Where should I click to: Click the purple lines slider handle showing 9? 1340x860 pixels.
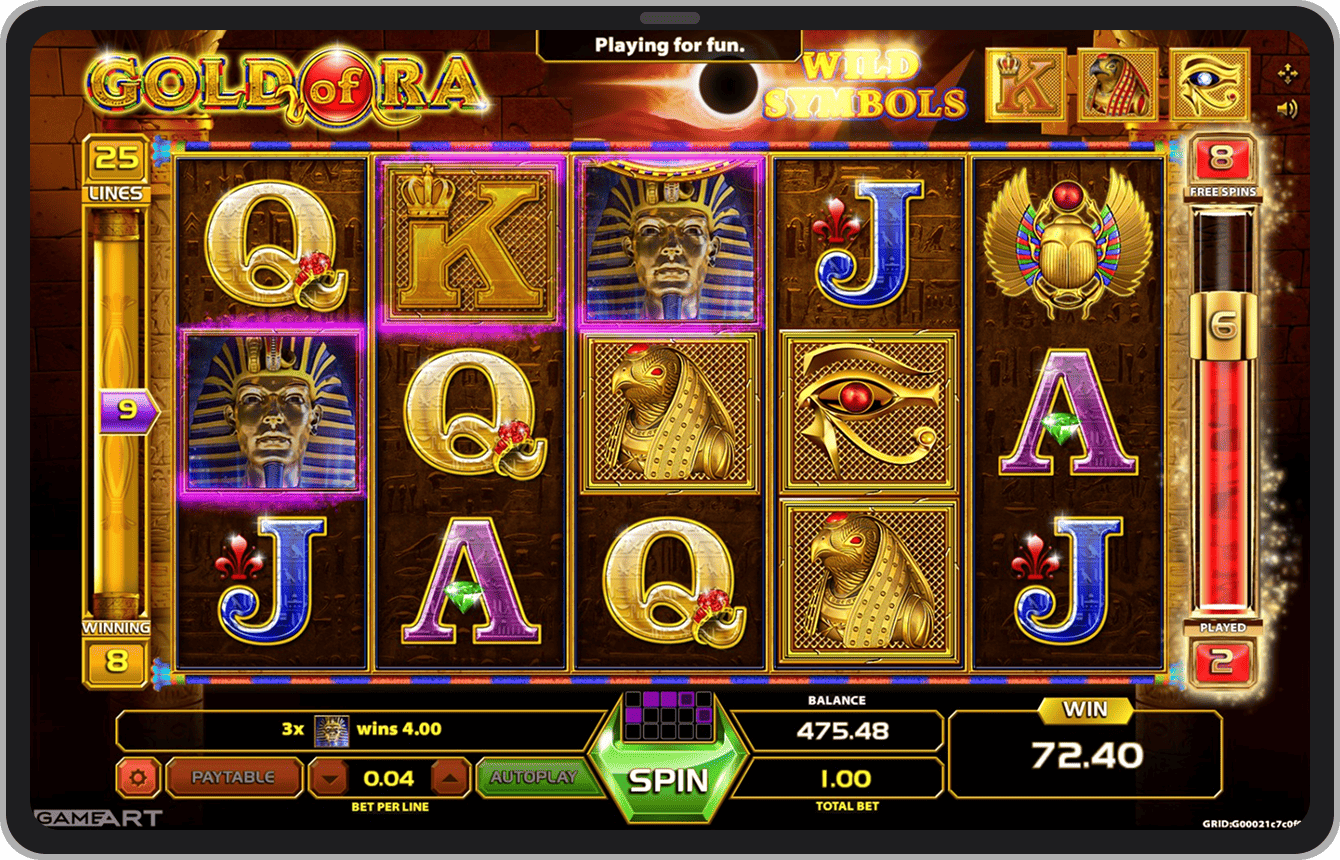click(127, 410)
